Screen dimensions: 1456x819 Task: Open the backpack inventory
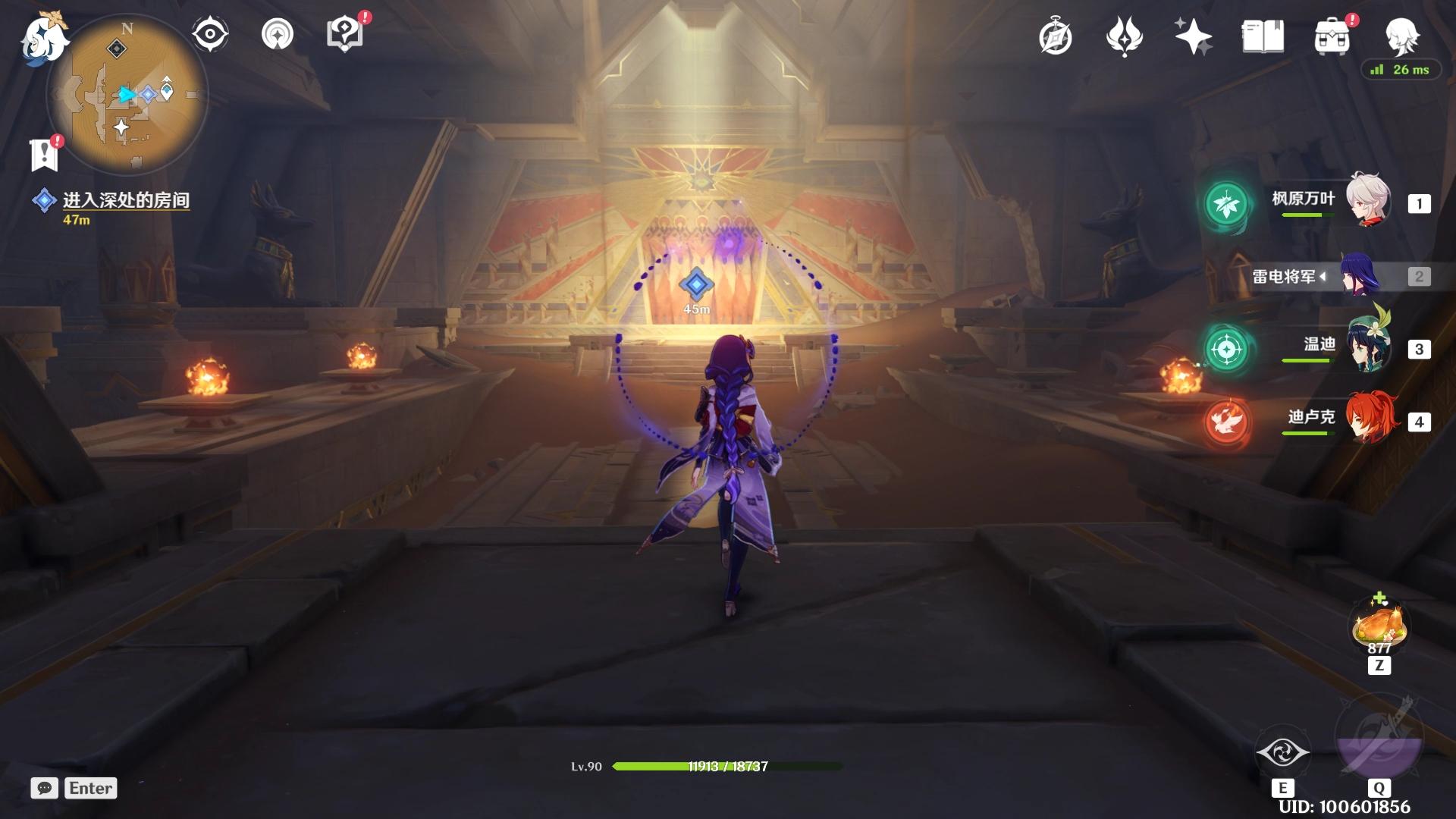(x=1332, y=37)
